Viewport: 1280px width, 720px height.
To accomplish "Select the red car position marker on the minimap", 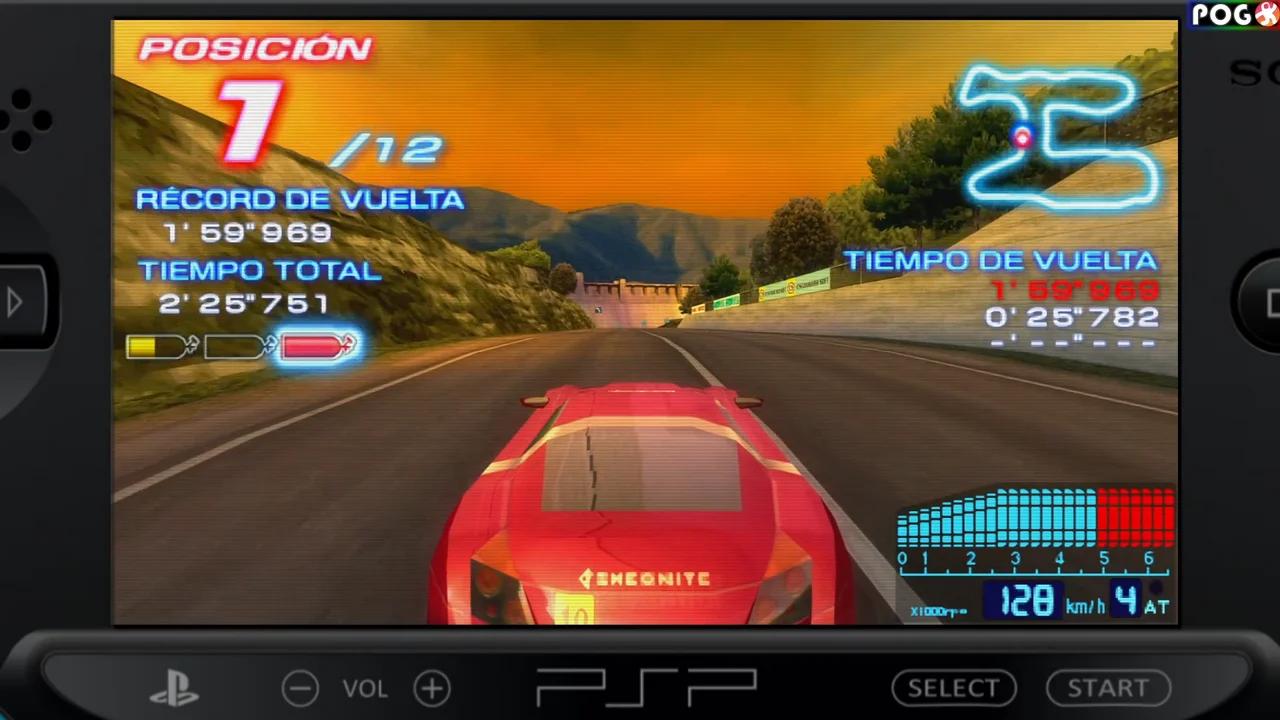I will (x=1022, y=138).
